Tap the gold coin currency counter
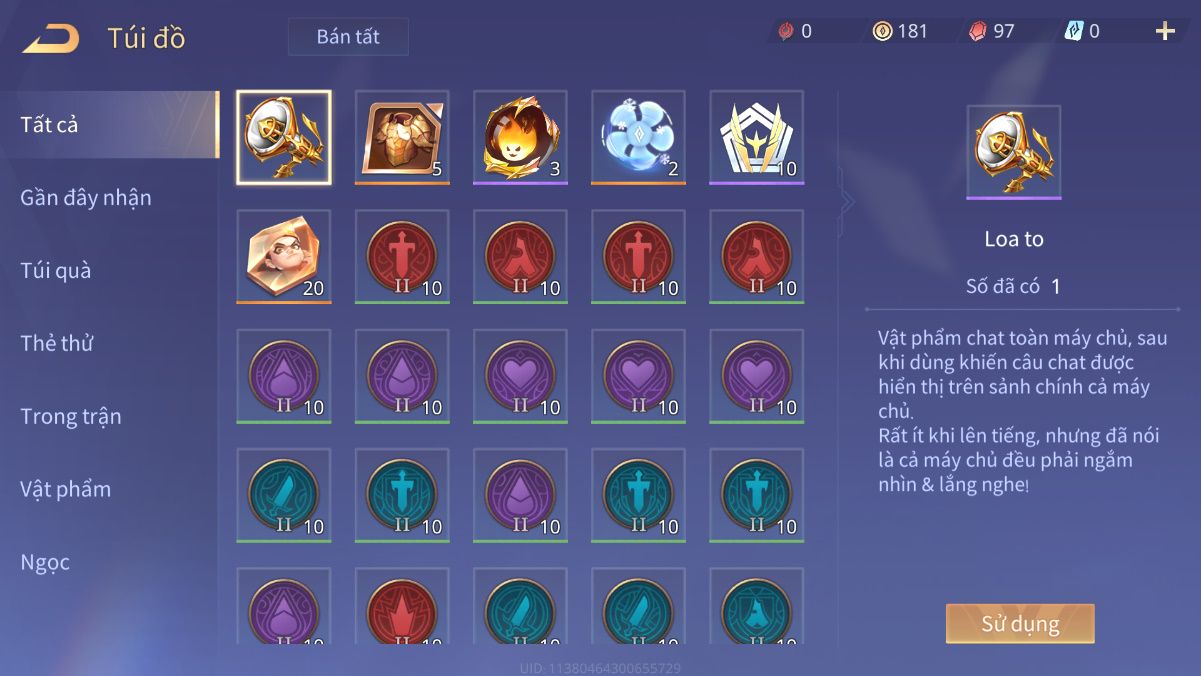Viewport: 1201px width, 676px height. click(x=900, y=31)
